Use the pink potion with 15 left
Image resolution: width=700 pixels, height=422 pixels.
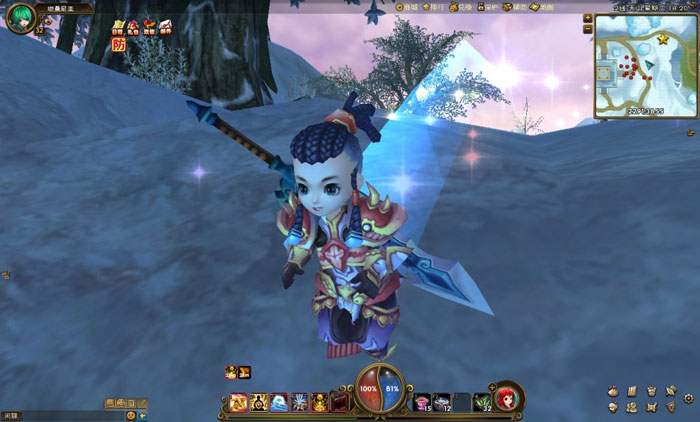[x=422, y=402]
